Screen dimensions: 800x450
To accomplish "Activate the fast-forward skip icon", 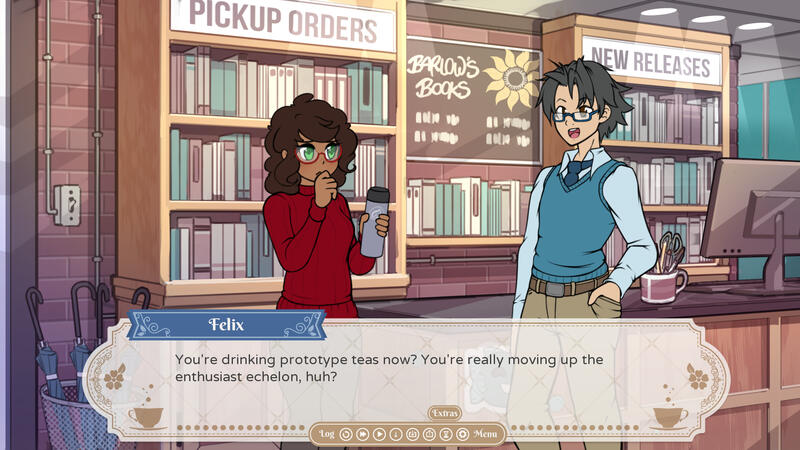I will click(x=363, y=434).
